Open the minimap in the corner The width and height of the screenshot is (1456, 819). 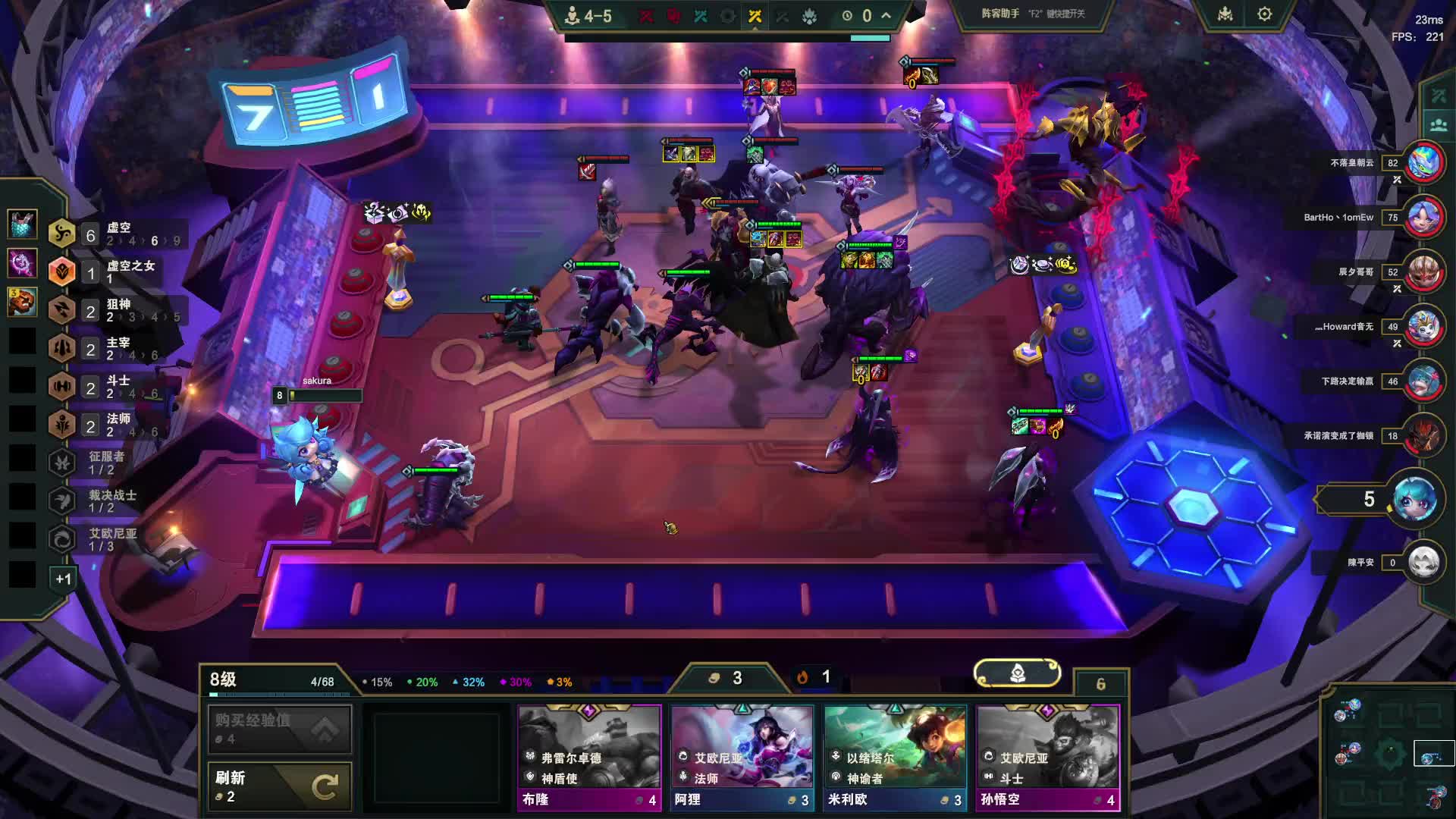pyautogui.click(x=1392, y=755)
